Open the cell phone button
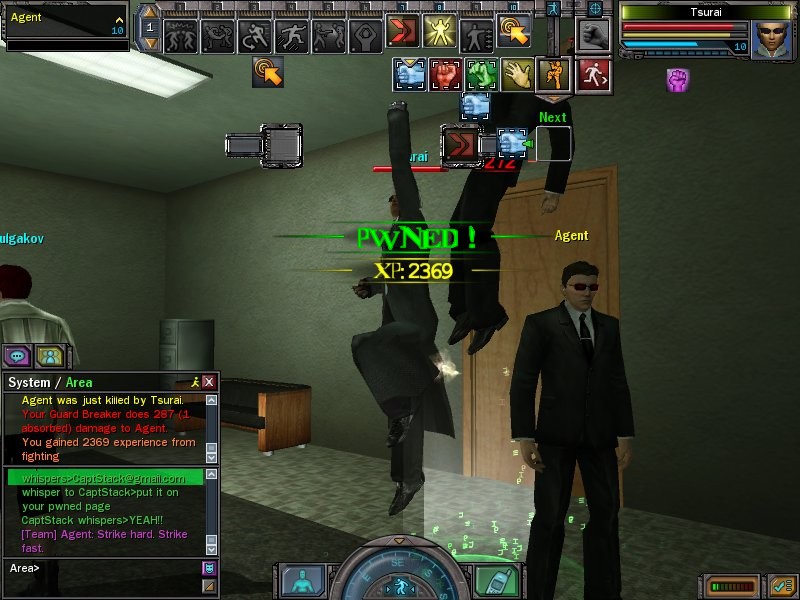 (x=489, y=579)
